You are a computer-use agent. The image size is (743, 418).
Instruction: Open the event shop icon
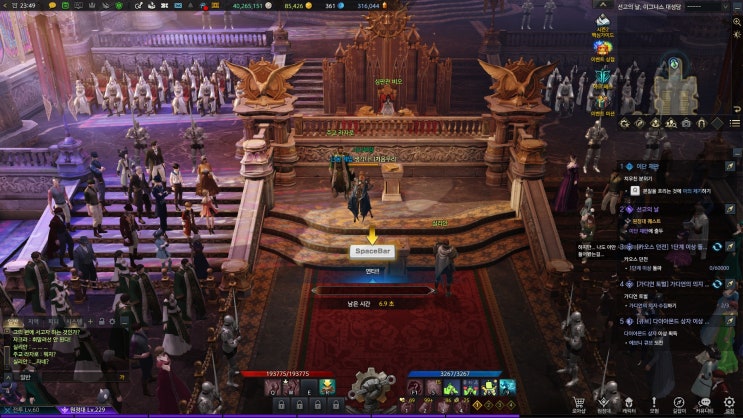click(x=602, y=48)
